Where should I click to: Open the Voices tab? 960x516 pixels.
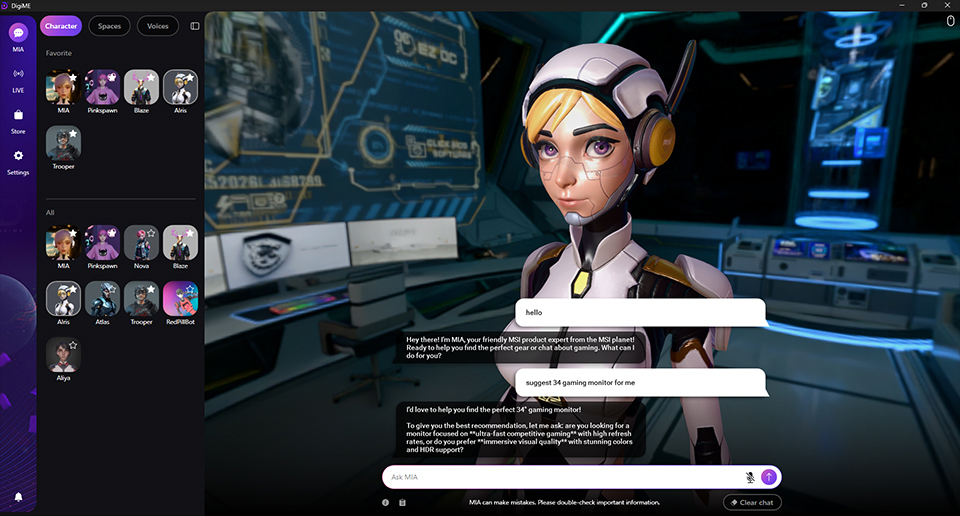(x=157, y=26)
